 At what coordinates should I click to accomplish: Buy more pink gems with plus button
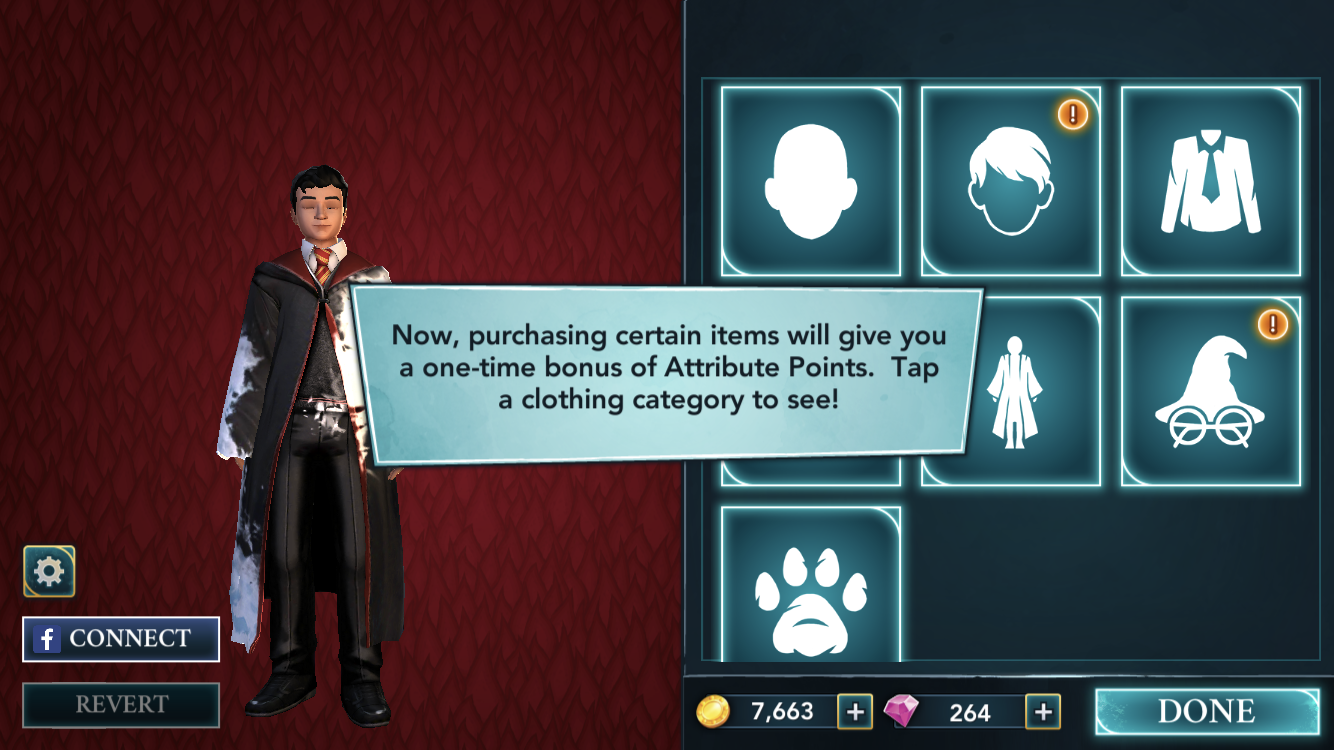coord(1042,711)
